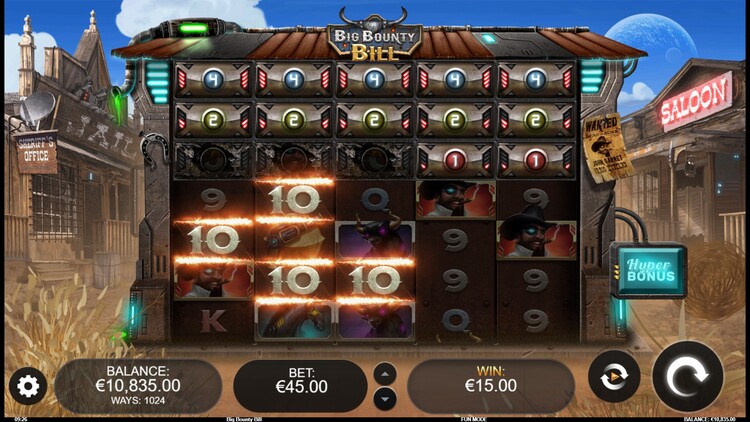
Task: Open the gear settings menu
Action: 27,386
